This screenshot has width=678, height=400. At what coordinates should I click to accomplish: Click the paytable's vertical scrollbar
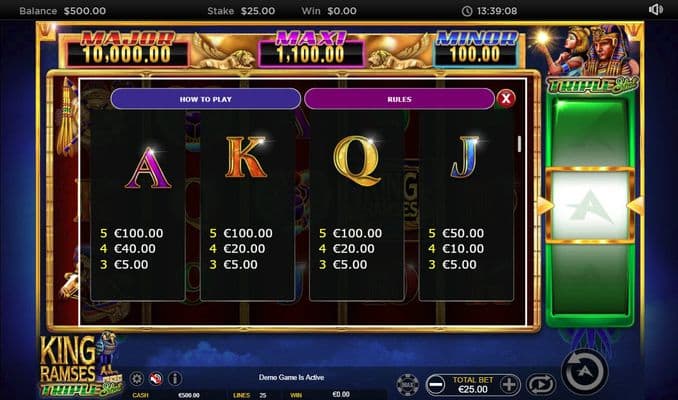pyautogui.click(x=518, y=143)
